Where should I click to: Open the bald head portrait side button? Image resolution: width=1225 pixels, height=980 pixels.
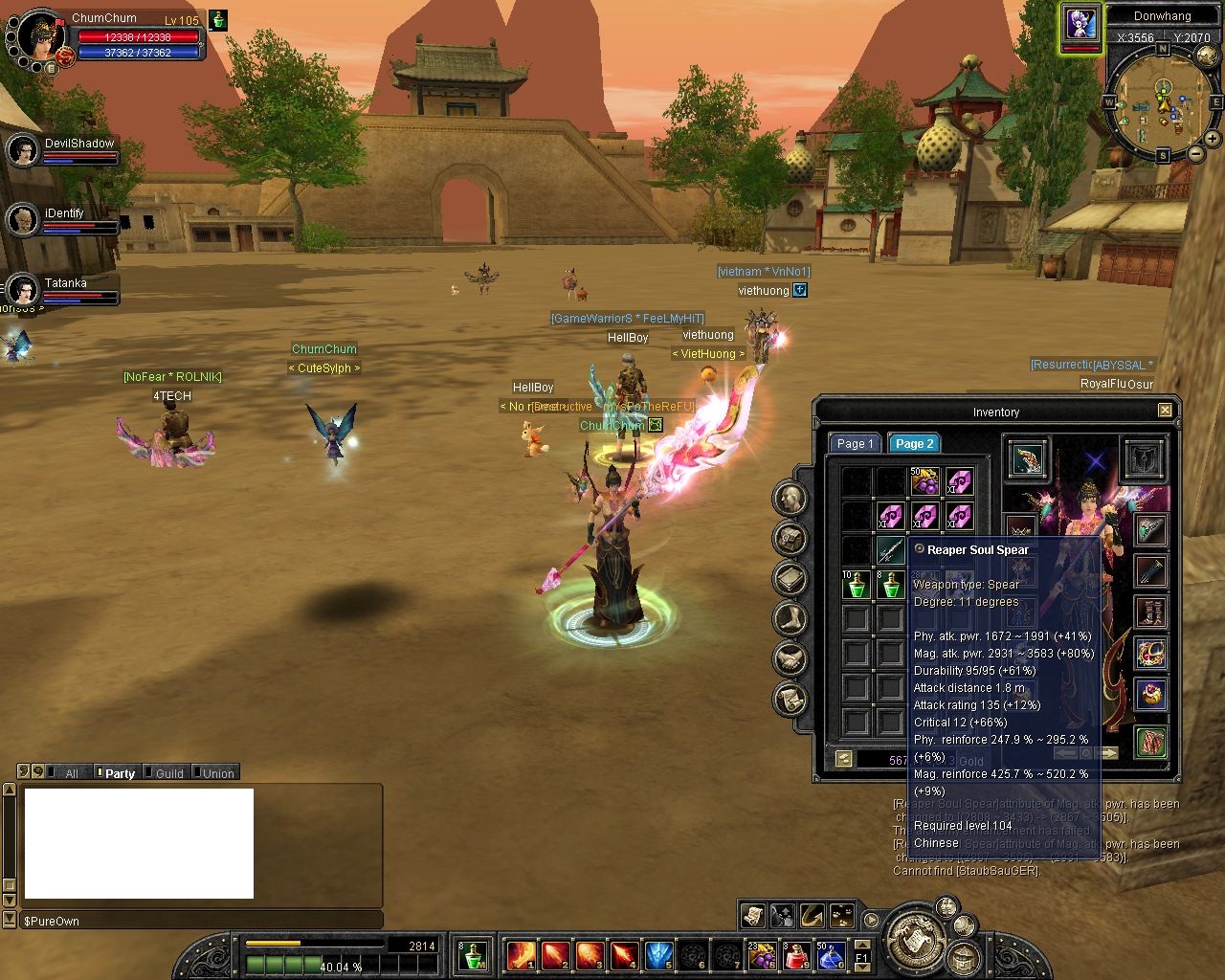pos(791,498)
